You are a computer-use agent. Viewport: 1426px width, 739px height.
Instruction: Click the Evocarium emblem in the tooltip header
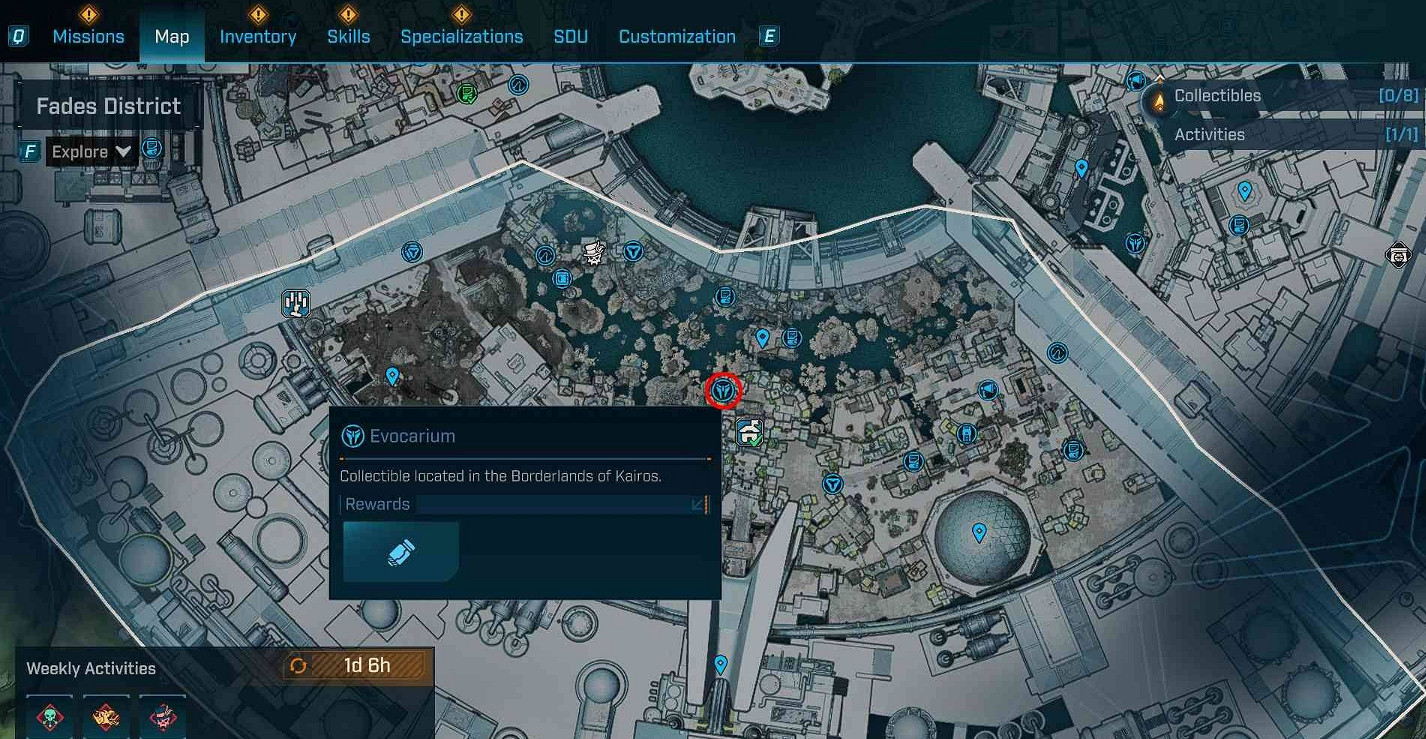point(351,435)
